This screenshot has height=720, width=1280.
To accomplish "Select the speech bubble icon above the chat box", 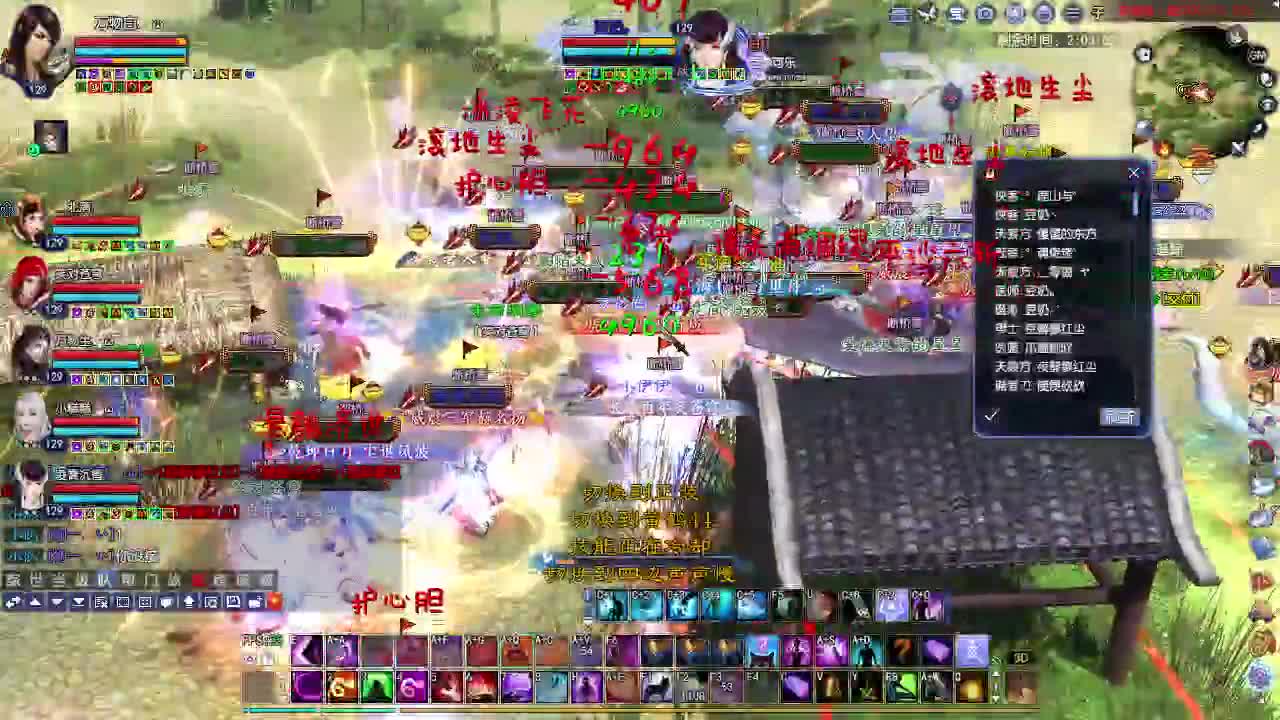I will 166,602.
